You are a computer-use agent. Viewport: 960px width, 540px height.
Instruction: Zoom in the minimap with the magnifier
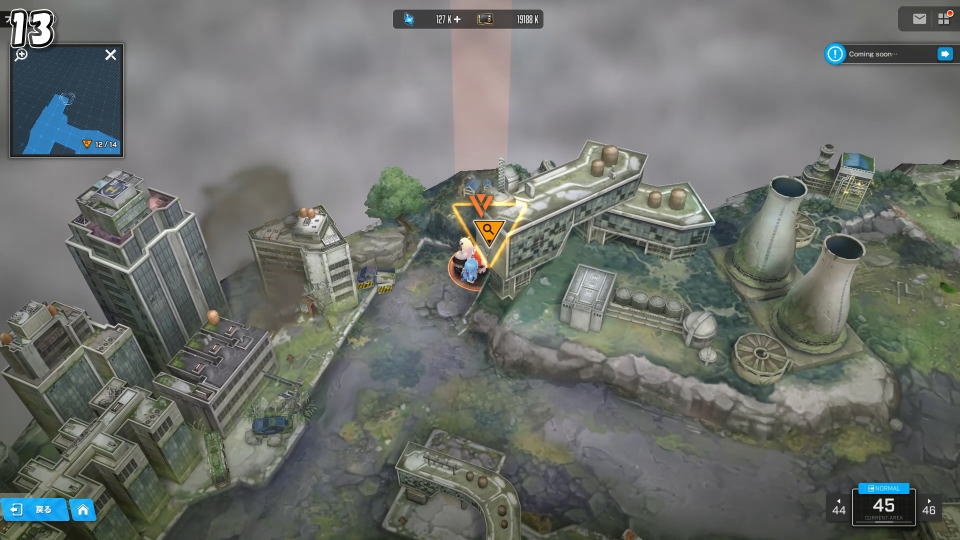(x=21, y=55)
